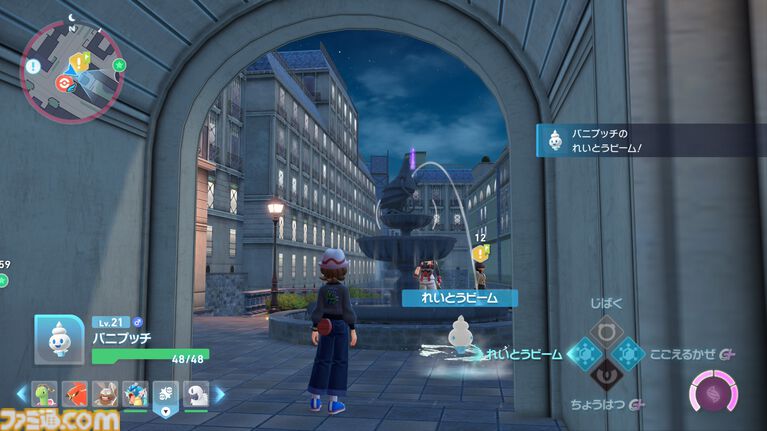767x431 pixels.
Task: Choose the brown rabbit Pokémon party slot
Action: click(105, 394)
